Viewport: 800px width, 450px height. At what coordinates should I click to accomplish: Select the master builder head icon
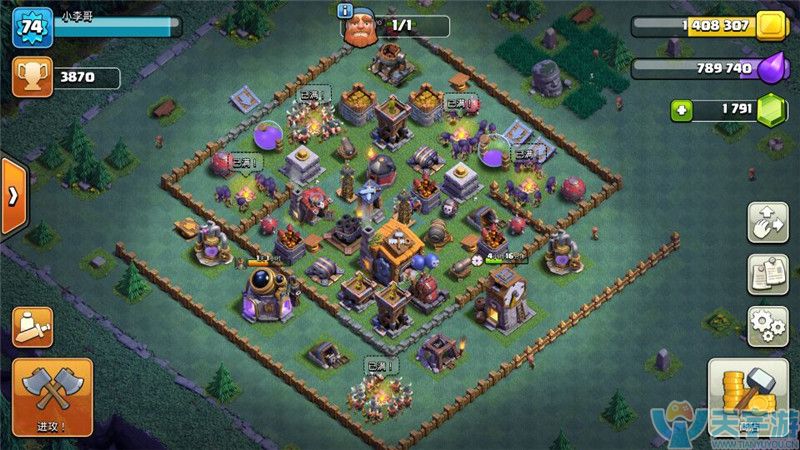[362, 28]
